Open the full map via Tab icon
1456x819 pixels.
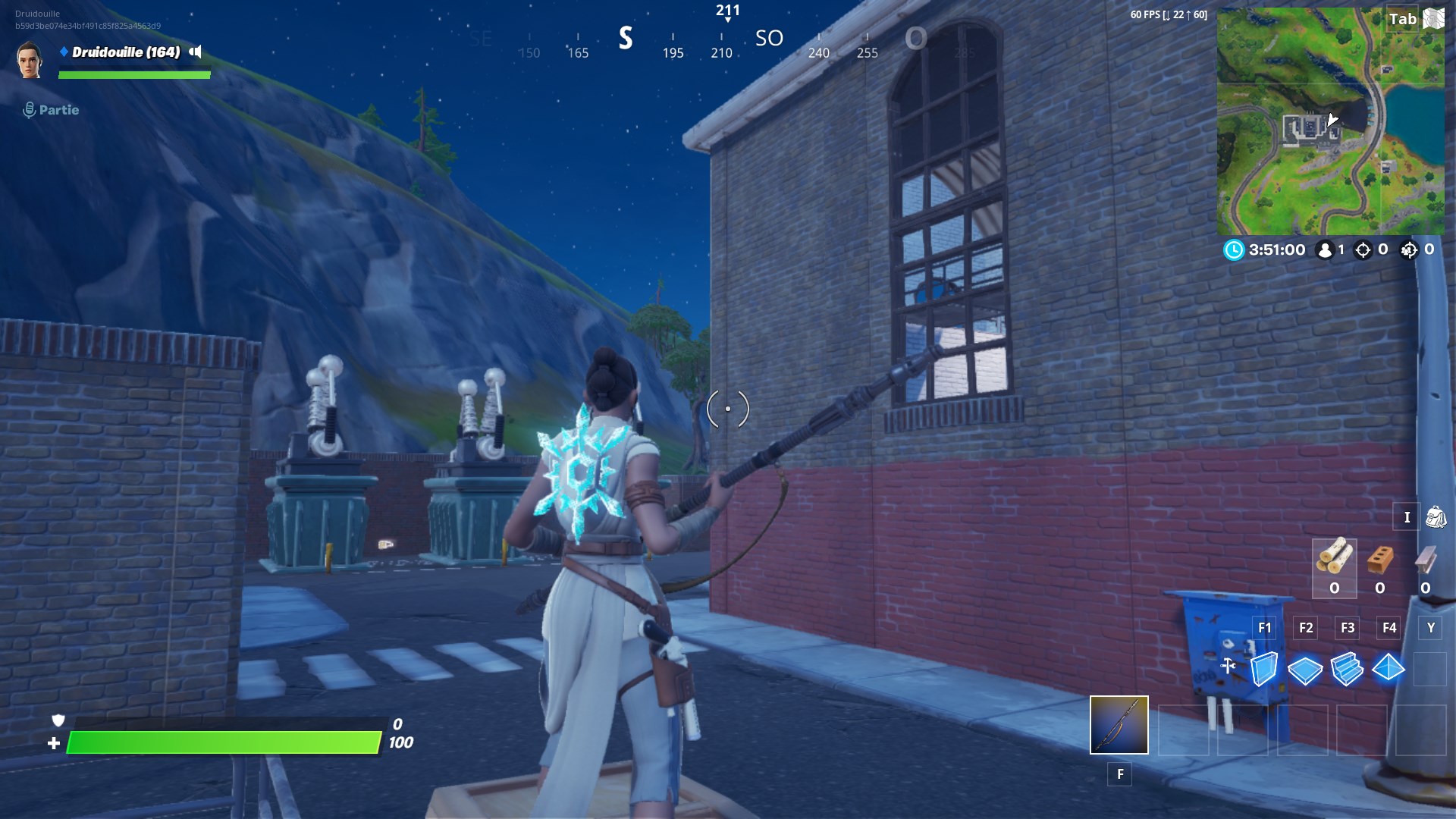[1435, 17]
